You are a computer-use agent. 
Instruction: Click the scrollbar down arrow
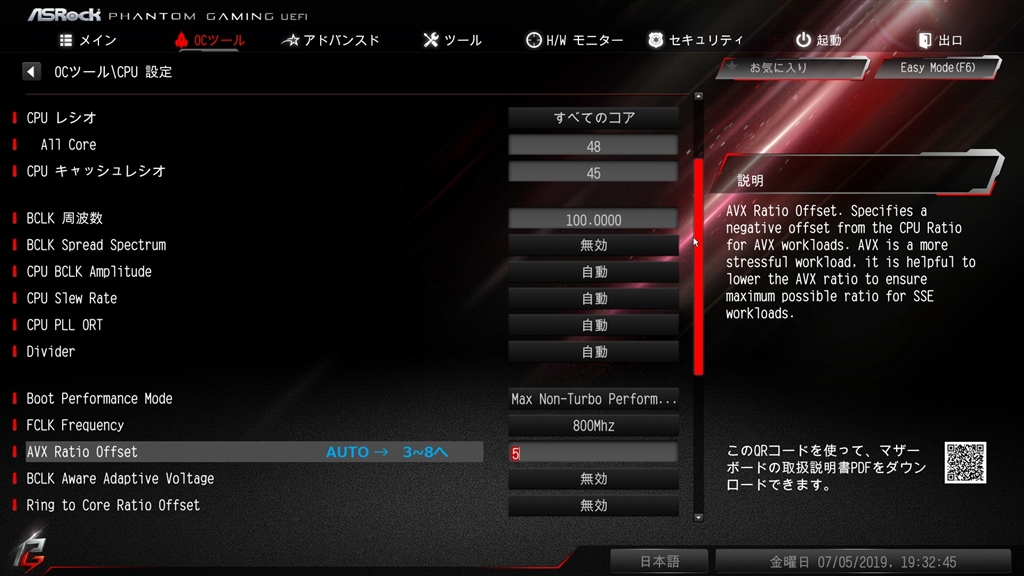698,517
